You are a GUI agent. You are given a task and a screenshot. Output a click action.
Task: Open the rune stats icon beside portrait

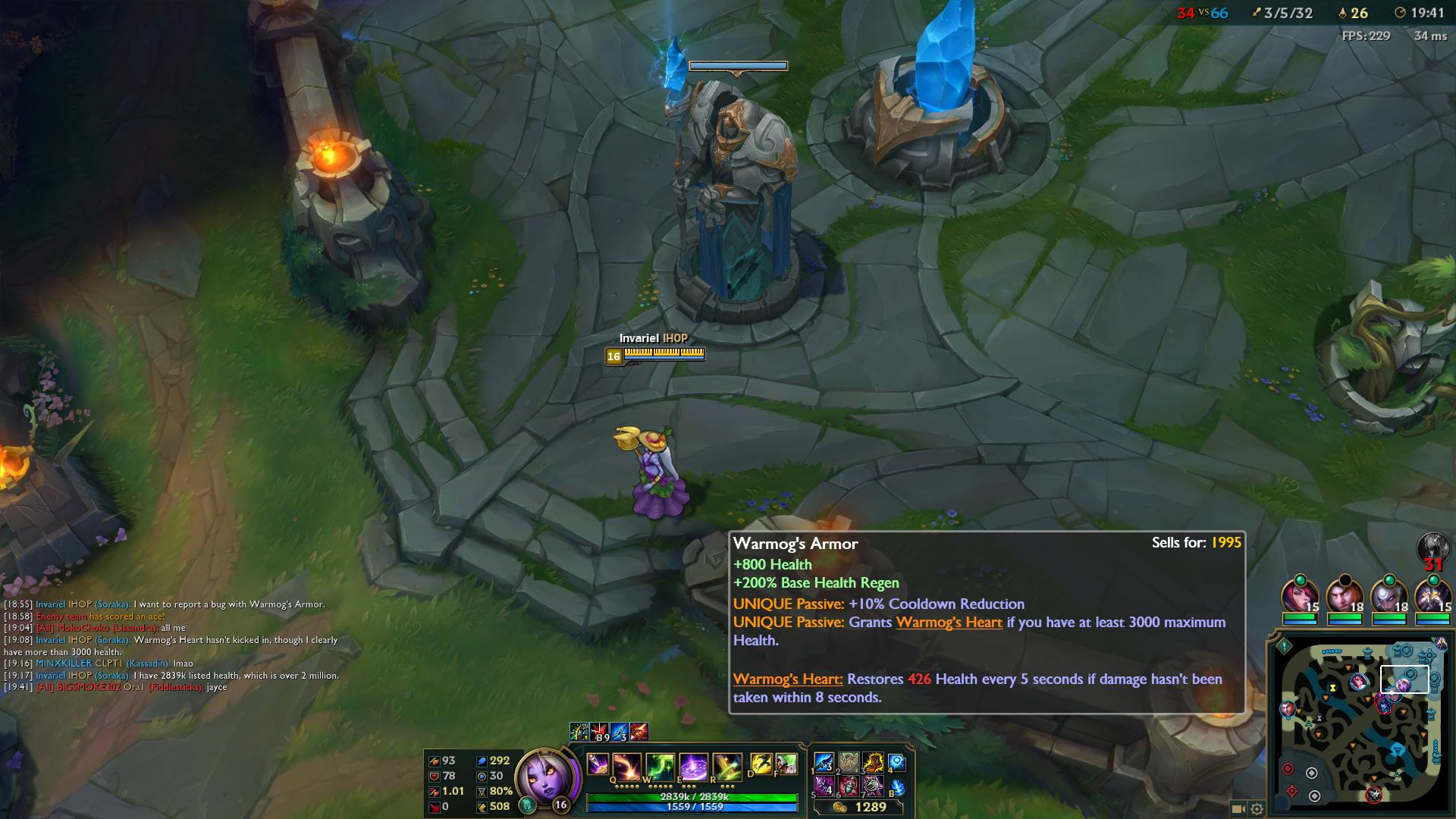(x=527, y=805)
